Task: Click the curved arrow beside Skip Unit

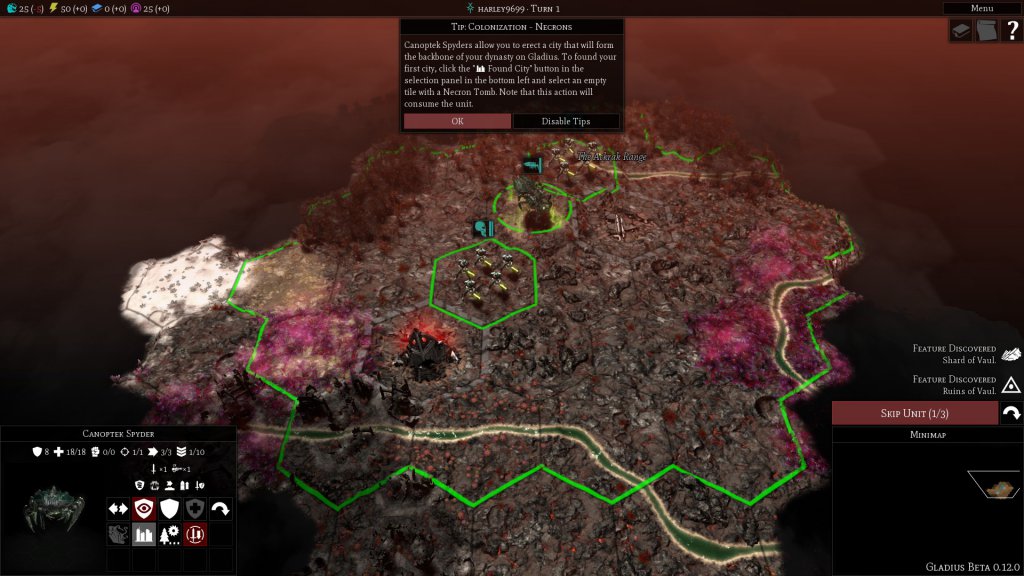Action: pos(1011,413)
